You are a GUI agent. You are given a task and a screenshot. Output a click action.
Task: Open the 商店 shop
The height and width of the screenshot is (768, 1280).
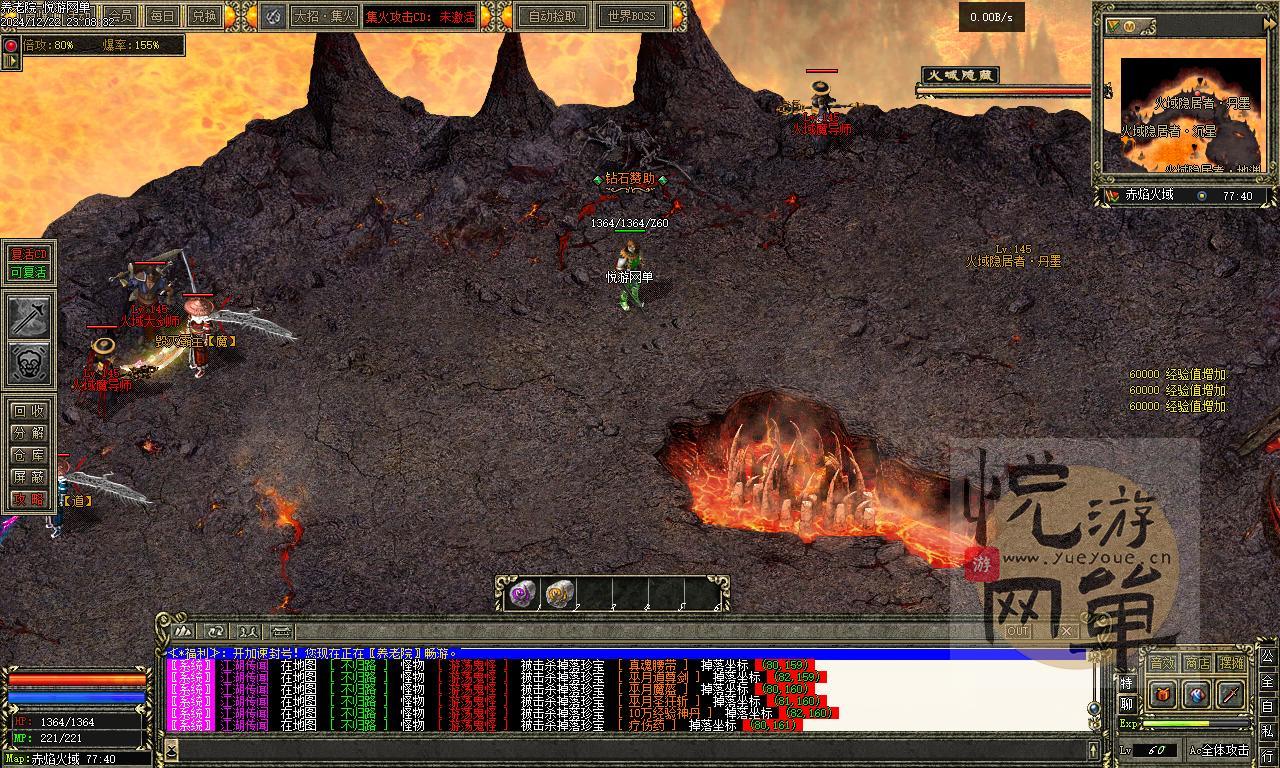[1197, 663]
